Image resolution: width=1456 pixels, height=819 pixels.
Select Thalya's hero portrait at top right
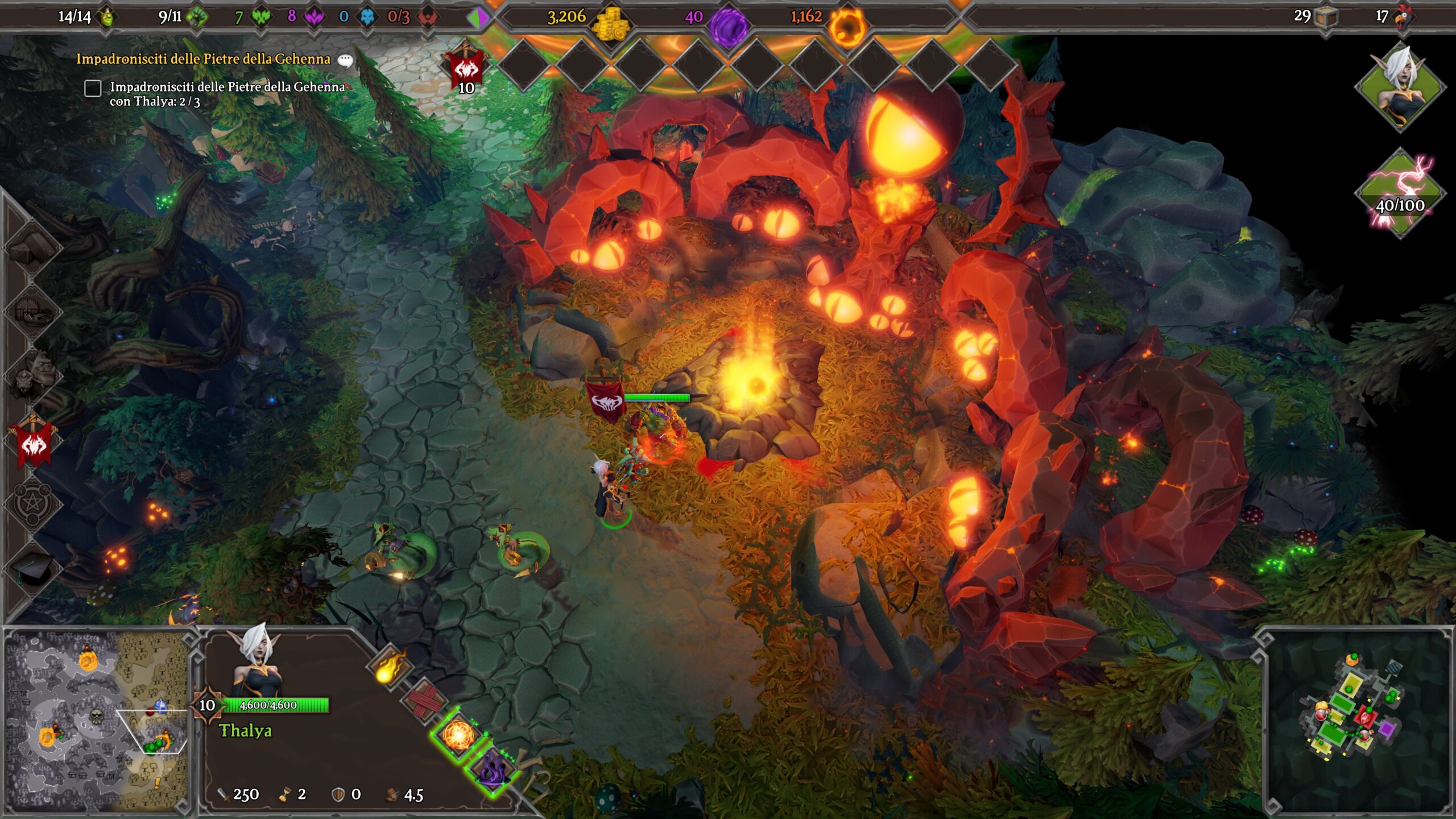tap(1400, 86)
